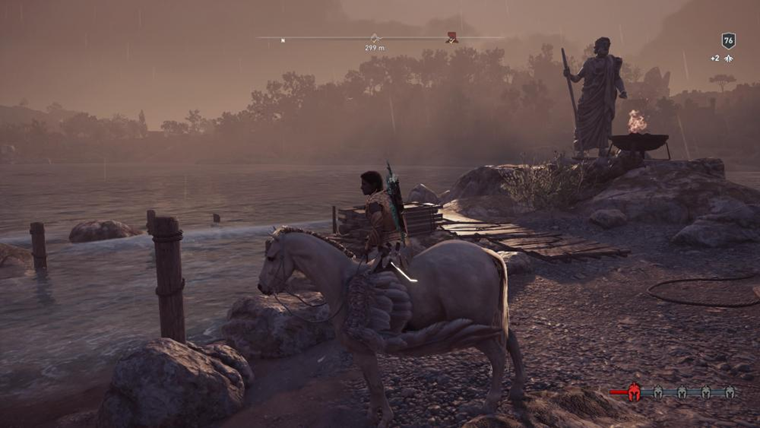Select the small white square compass marker

283,41
